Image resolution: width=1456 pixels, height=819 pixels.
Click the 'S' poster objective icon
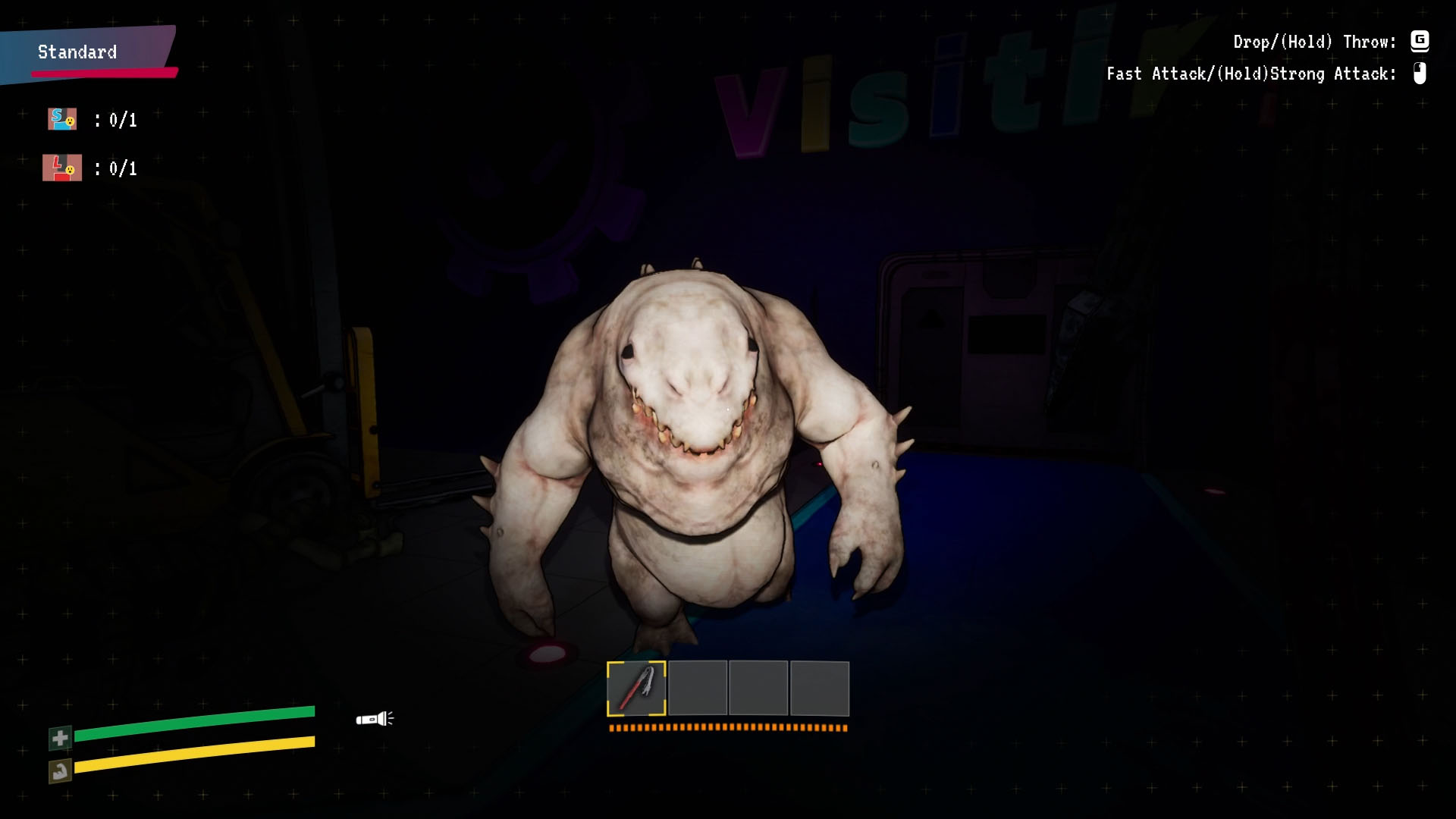(62, 118)
